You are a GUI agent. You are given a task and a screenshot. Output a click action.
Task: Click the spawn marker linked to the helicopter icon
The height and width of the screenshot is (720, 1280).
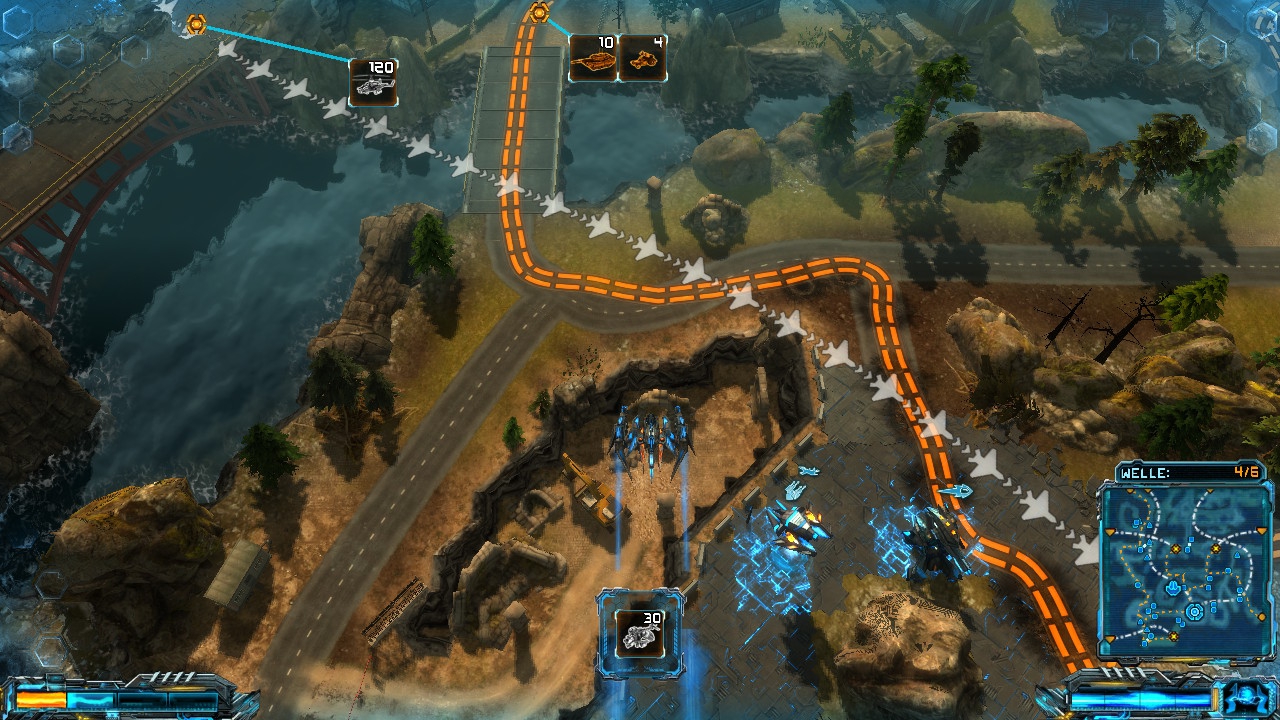click(196, 25)
